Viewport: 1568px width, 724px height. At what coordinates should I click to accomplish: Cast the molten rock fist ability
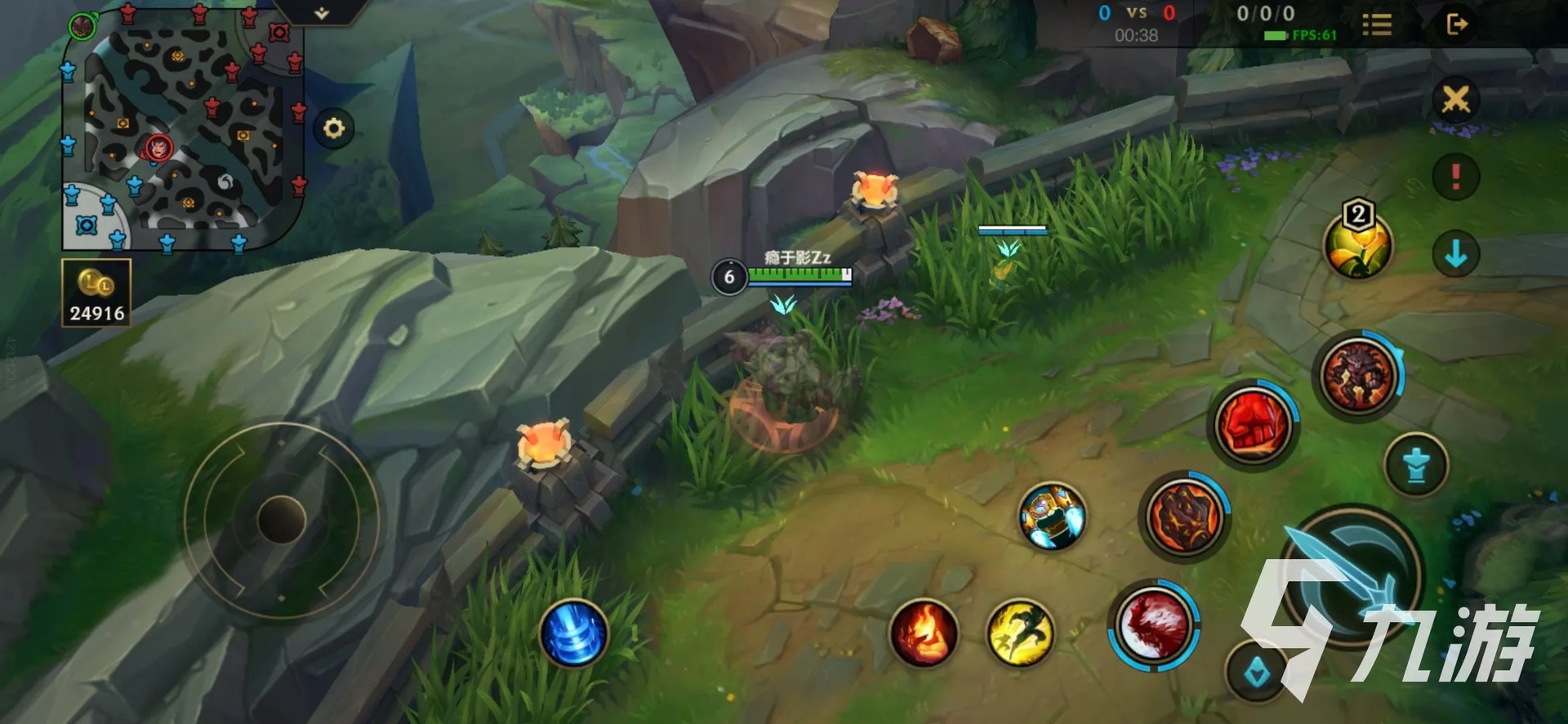coord(1184,516)
